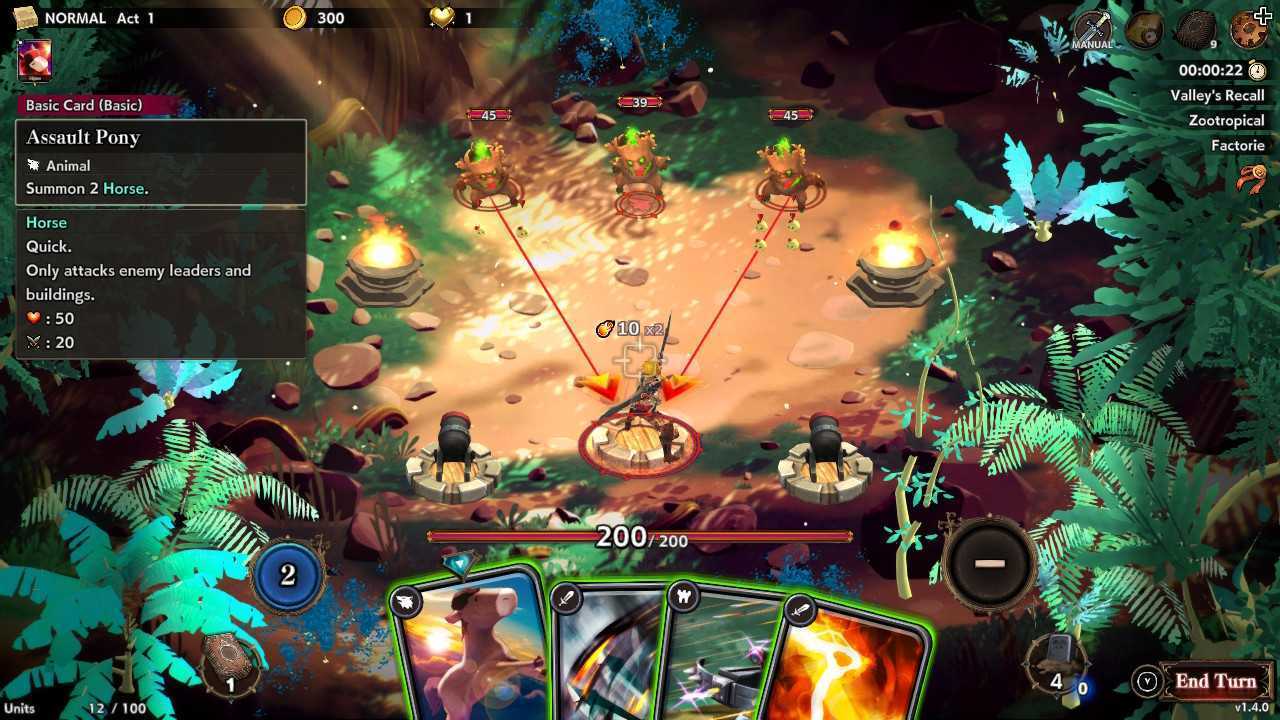Click the pouch icon right of MANUAL

(x=1143, y=30)
